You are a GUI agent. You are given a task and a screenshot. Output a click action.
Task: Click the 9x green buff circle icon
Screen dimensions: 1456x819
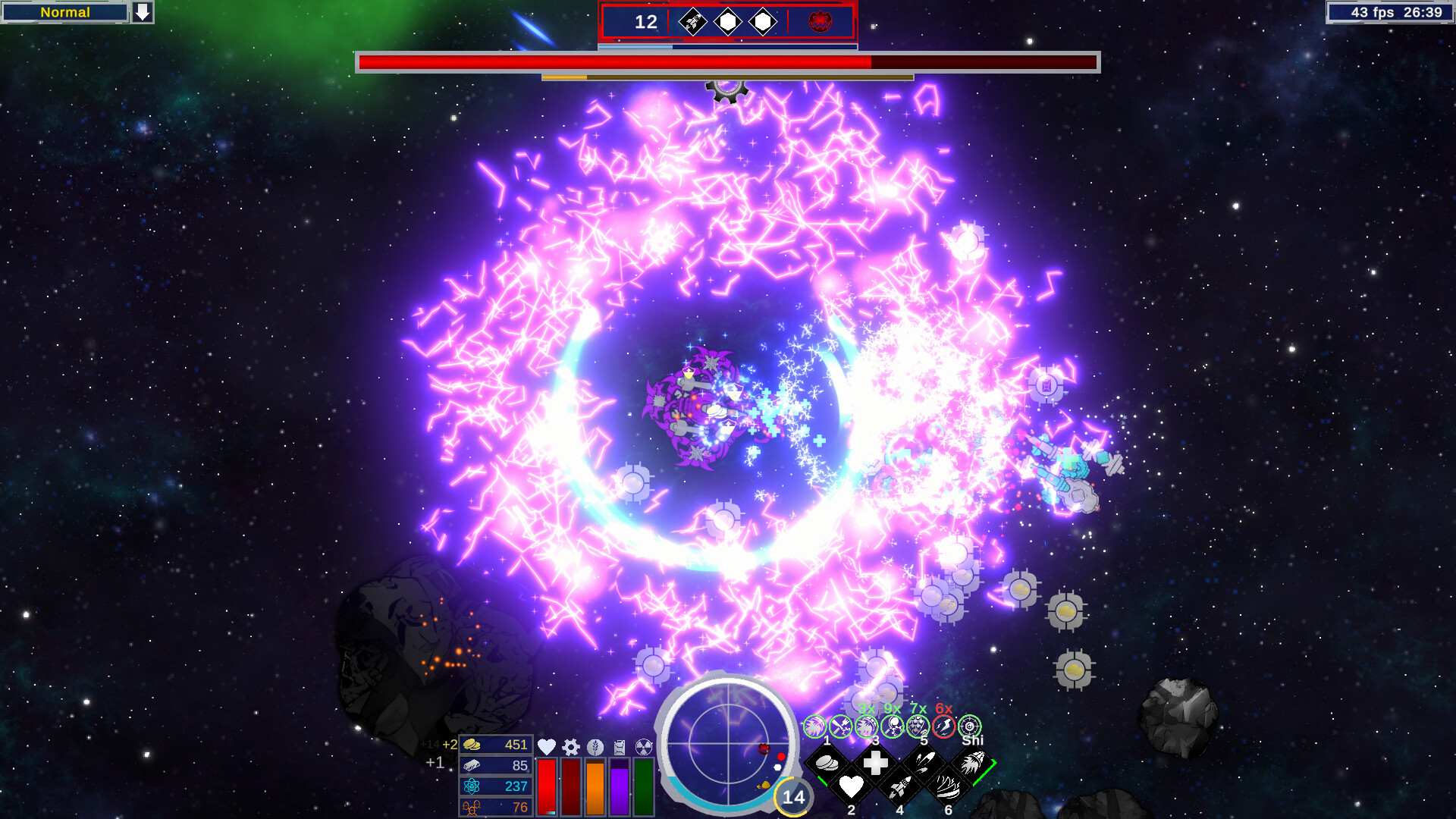893,726
